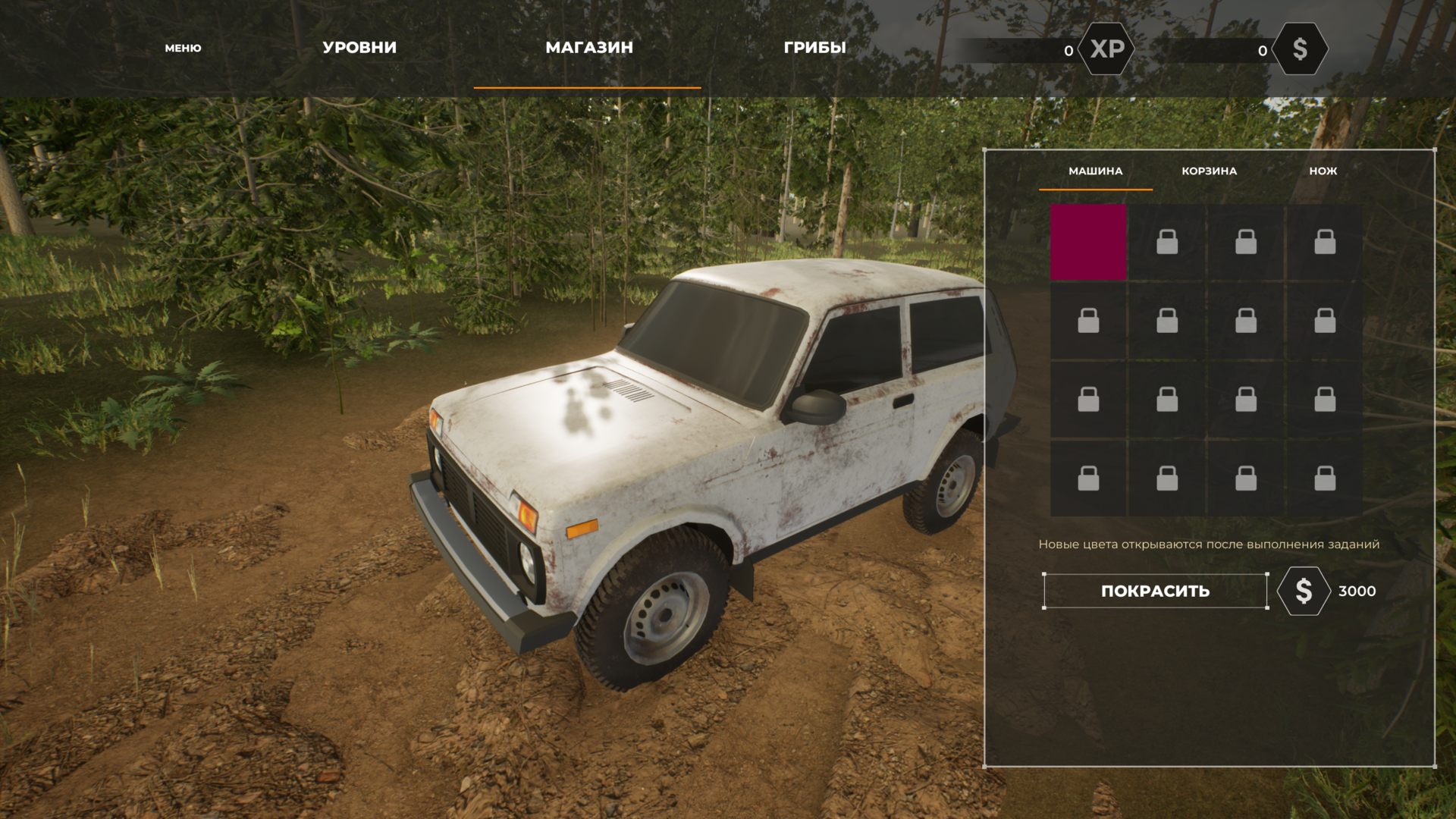The width and height of the screenshot is (1456, 819).
Task: Switch to the КОРЗИНА basket category
Action: tap(1209, 171)
